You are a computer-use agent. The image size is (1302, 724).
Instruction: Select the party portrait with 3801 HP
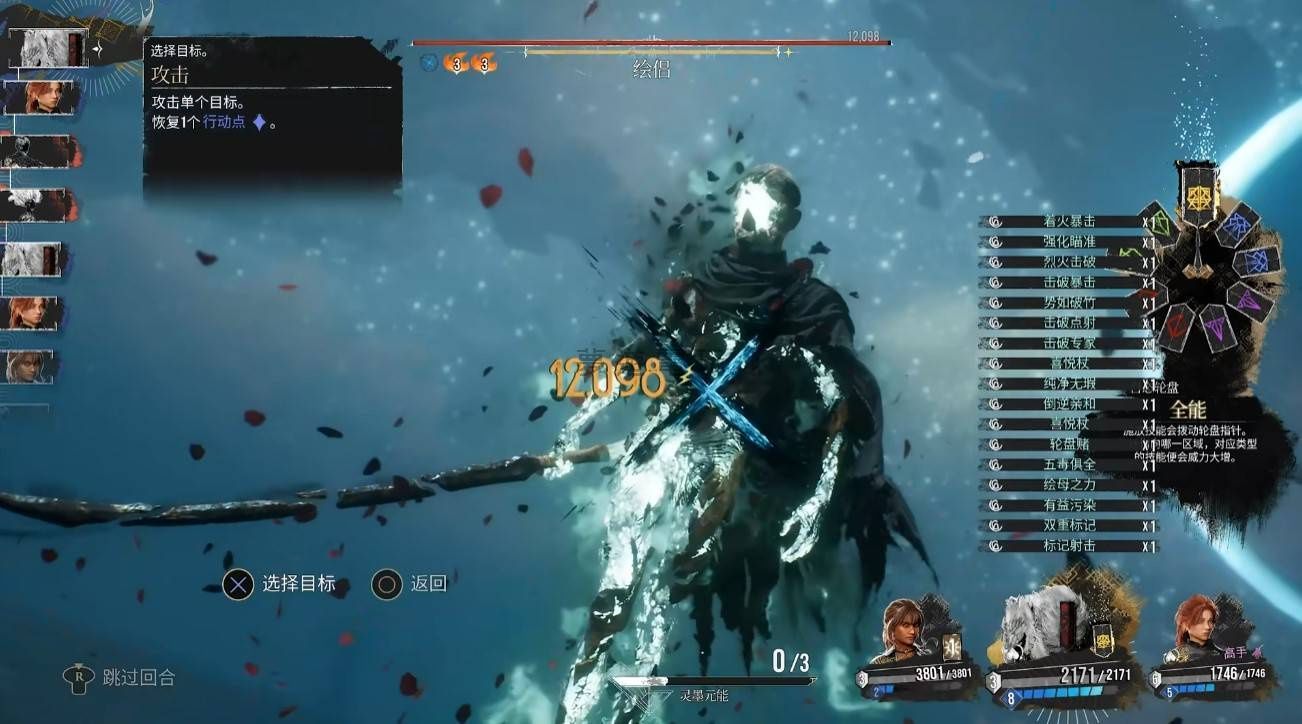908,637
